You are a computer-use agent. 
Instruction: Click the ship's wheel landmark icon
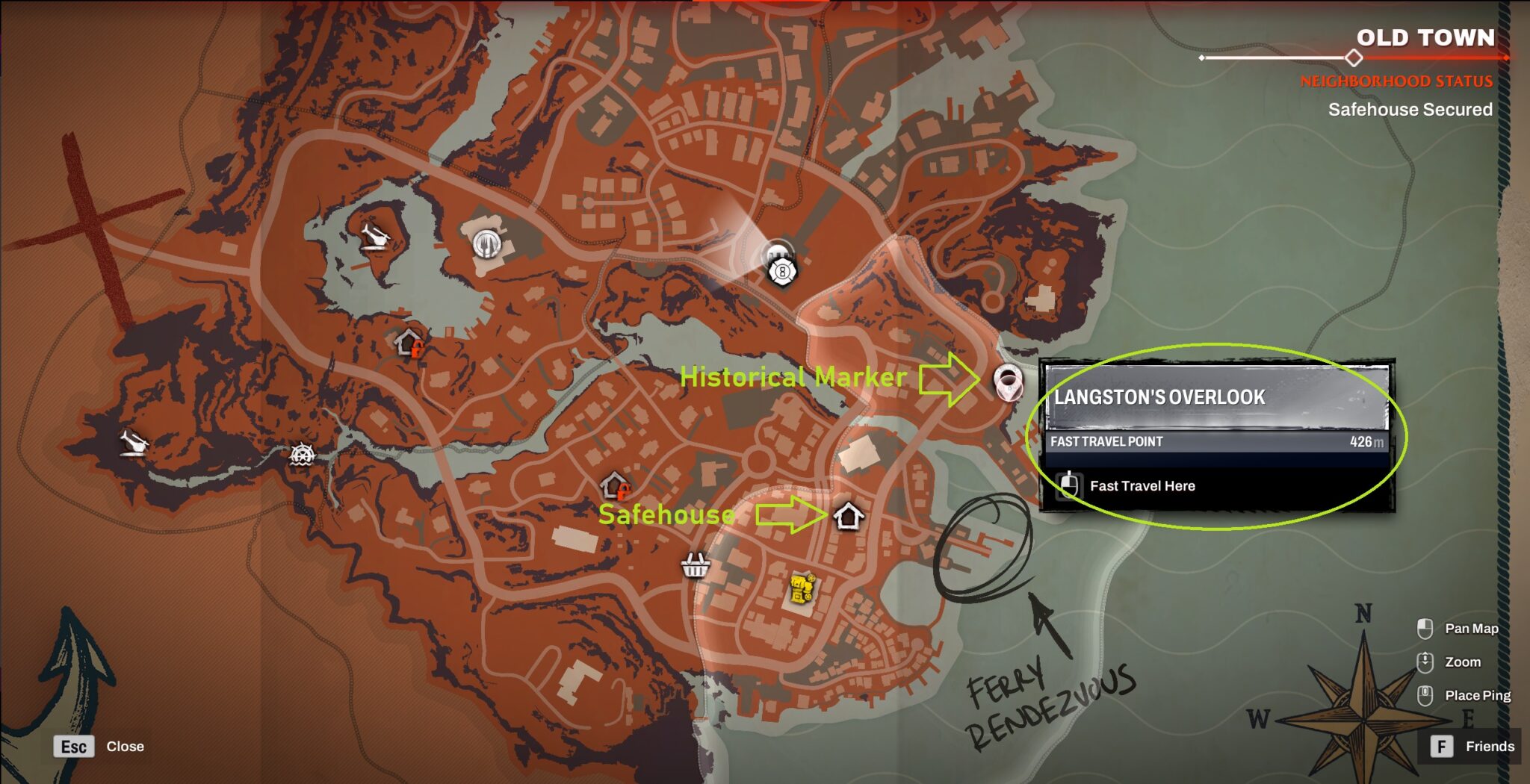pos(303,455)
